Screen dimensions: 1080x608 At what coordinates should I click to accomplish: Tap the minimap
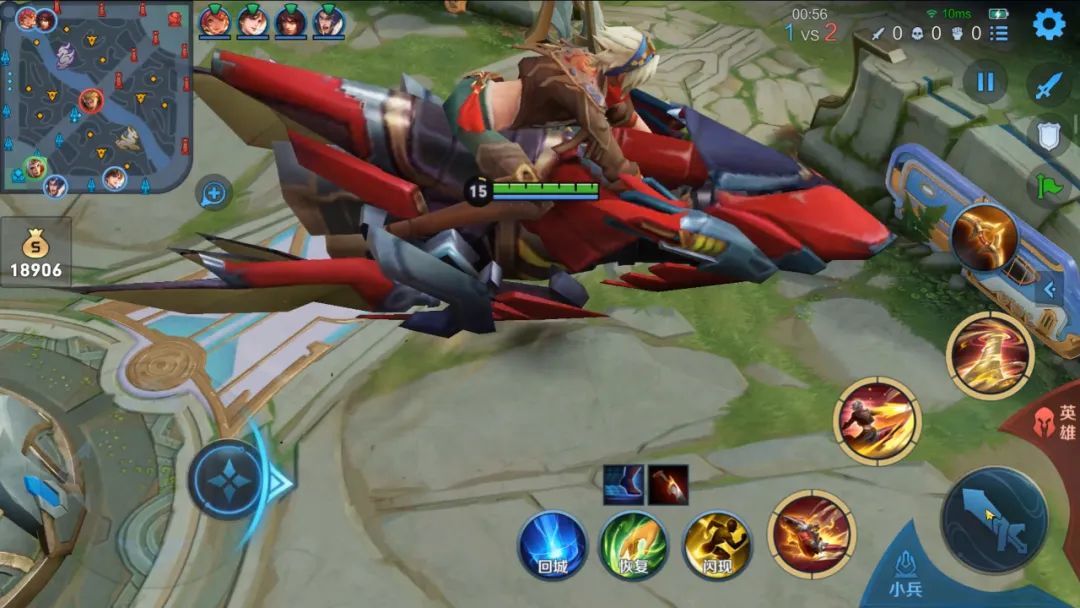click(95, 98)
